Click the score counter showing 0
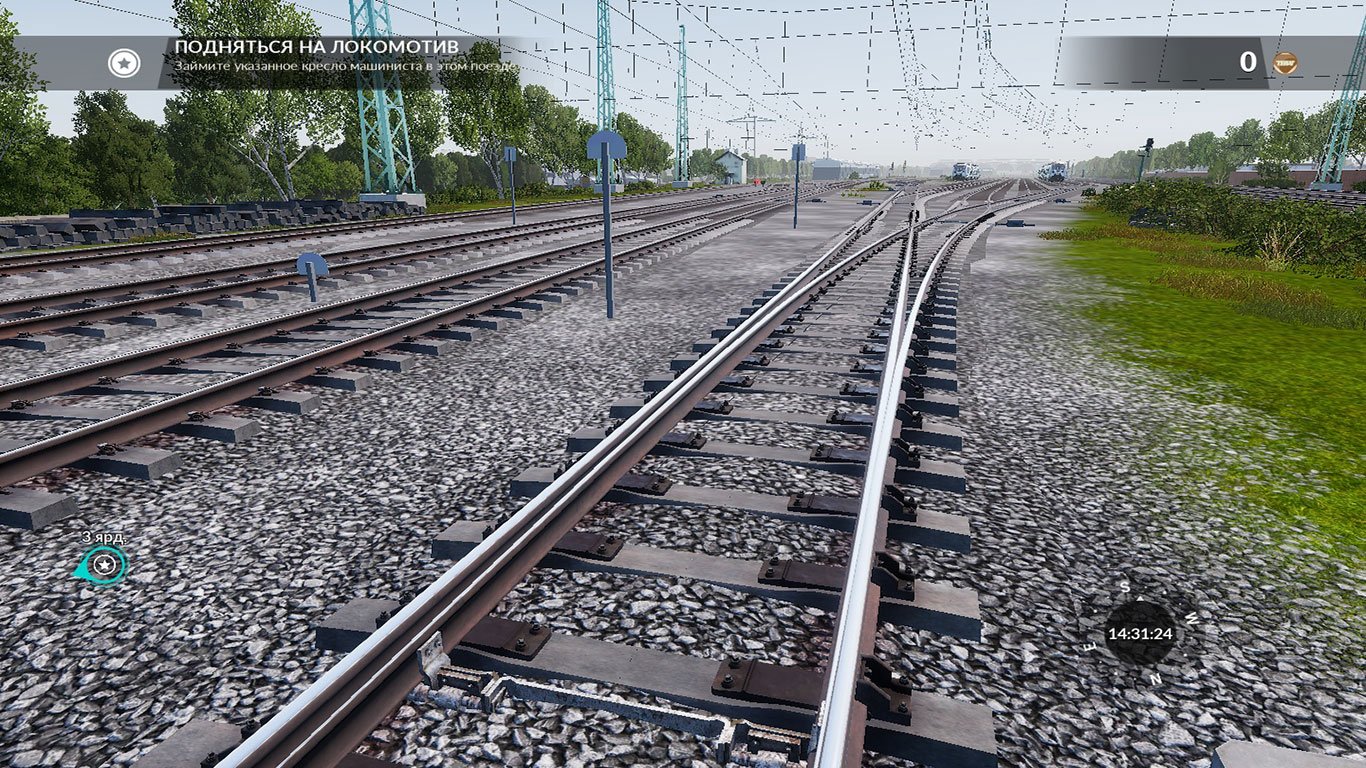This screenshot has height=768, width=1366. (1247, 62)
